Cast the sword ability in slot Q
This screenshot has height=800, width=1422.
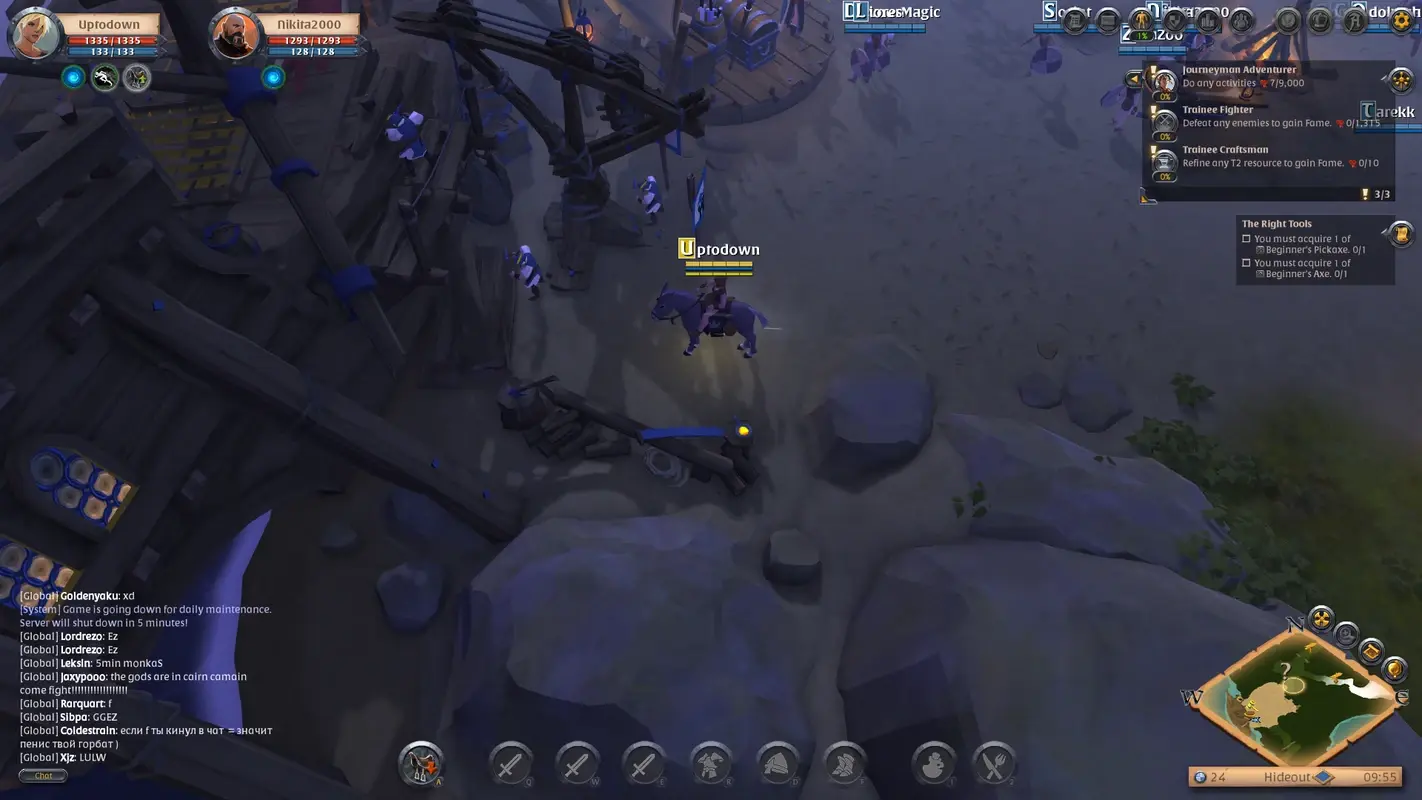click(x=511, y=764)
